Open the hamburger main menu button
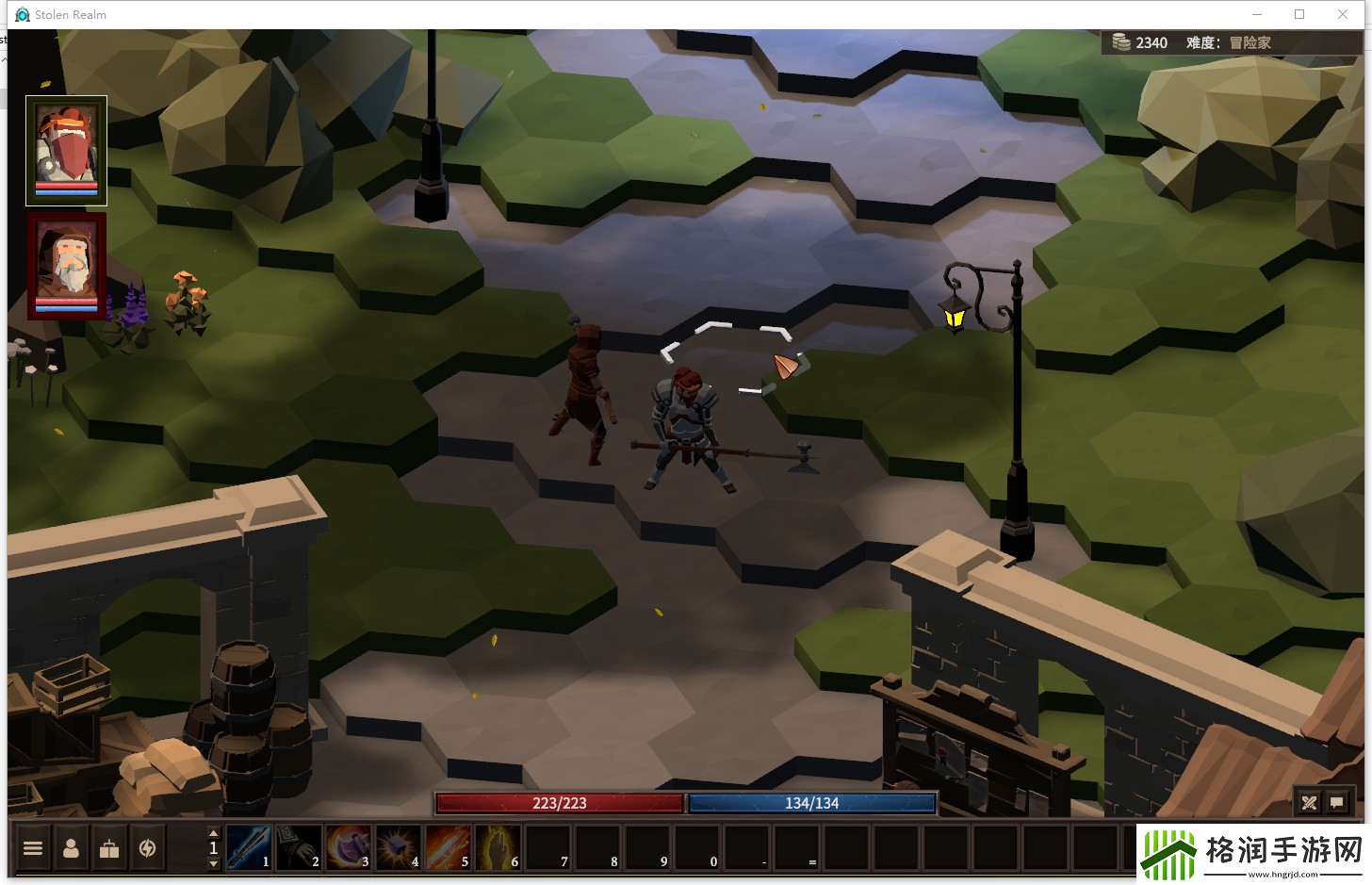 33,848
